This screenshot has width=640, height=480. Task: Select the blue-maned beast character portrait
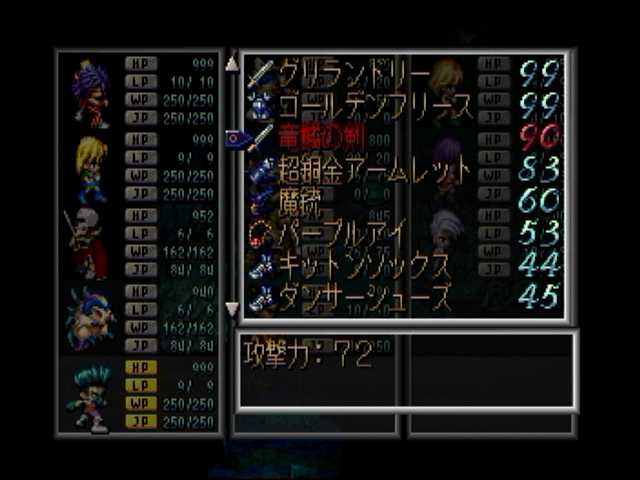[90, 319]
